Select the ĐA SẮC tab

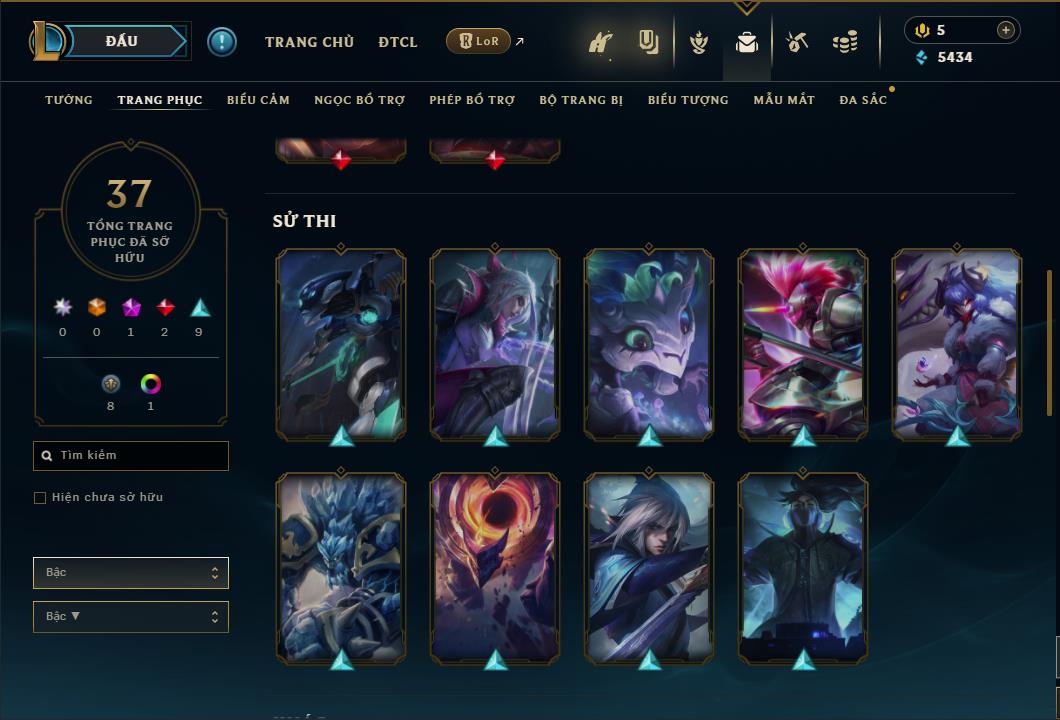pyautogui.click(x=863, y=100)
